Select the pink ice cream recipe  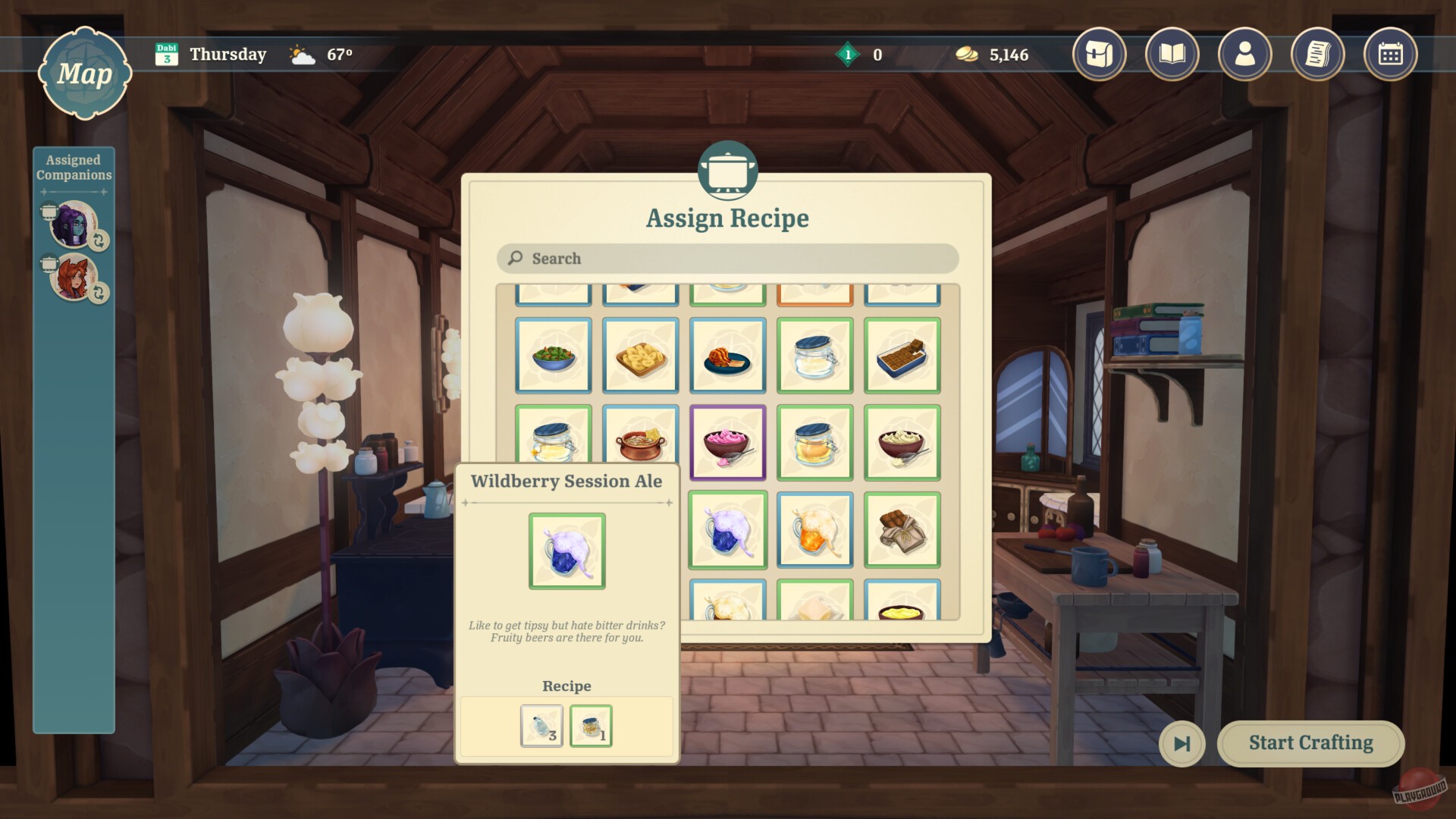click(x=727, y=444)
